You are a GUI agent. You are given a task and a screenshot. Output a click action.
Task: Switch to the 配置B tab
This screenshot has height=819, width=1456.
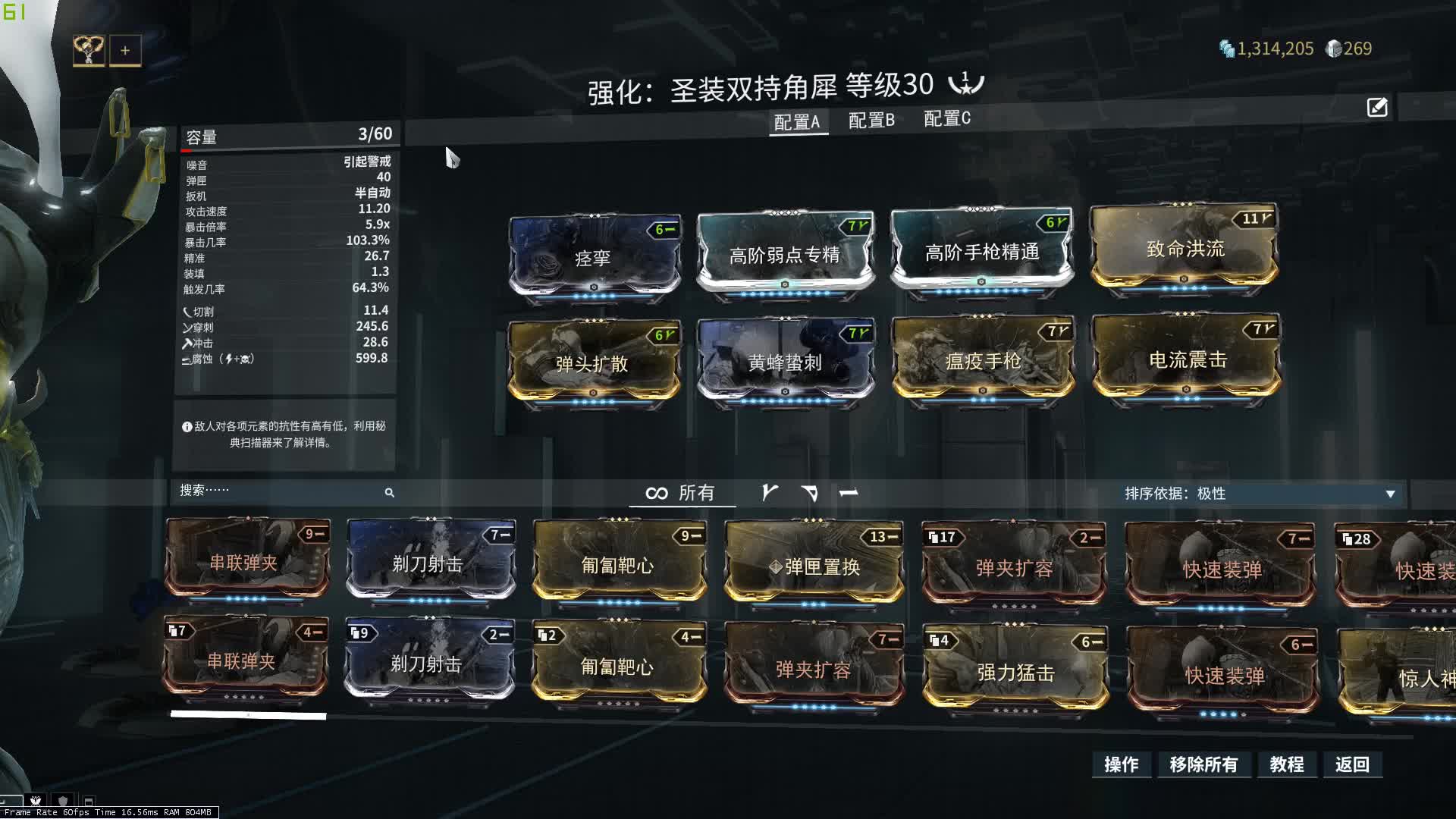[x=871, y=120]
